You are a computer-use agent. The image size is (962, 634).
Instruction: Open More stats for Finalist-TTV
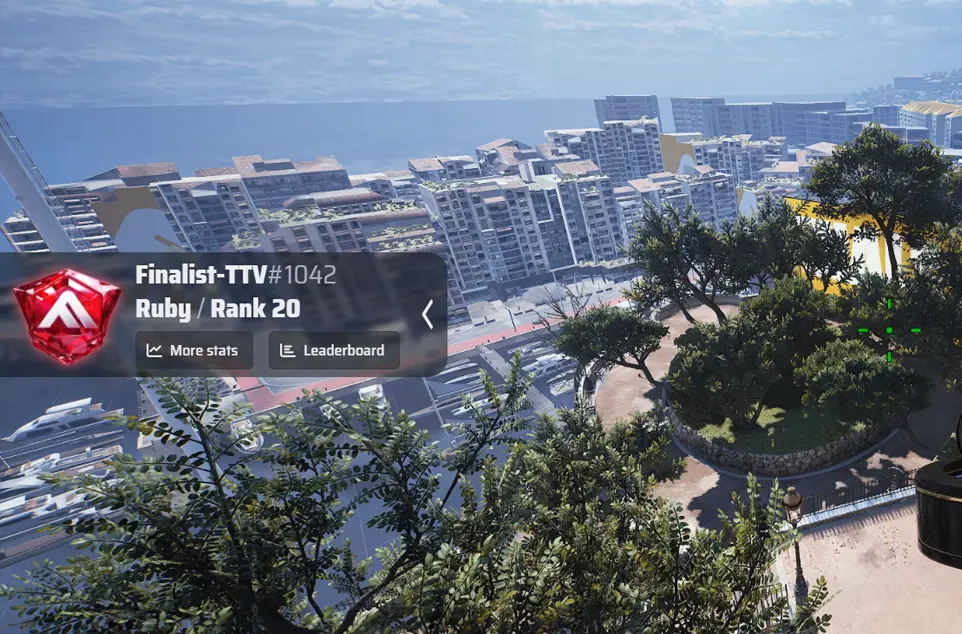194,351
